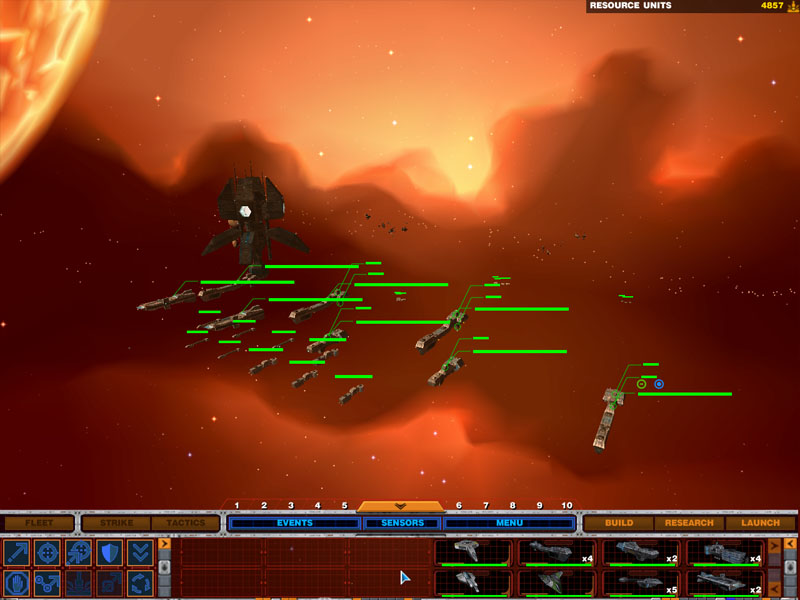Open the Build manager

[619, 523]
